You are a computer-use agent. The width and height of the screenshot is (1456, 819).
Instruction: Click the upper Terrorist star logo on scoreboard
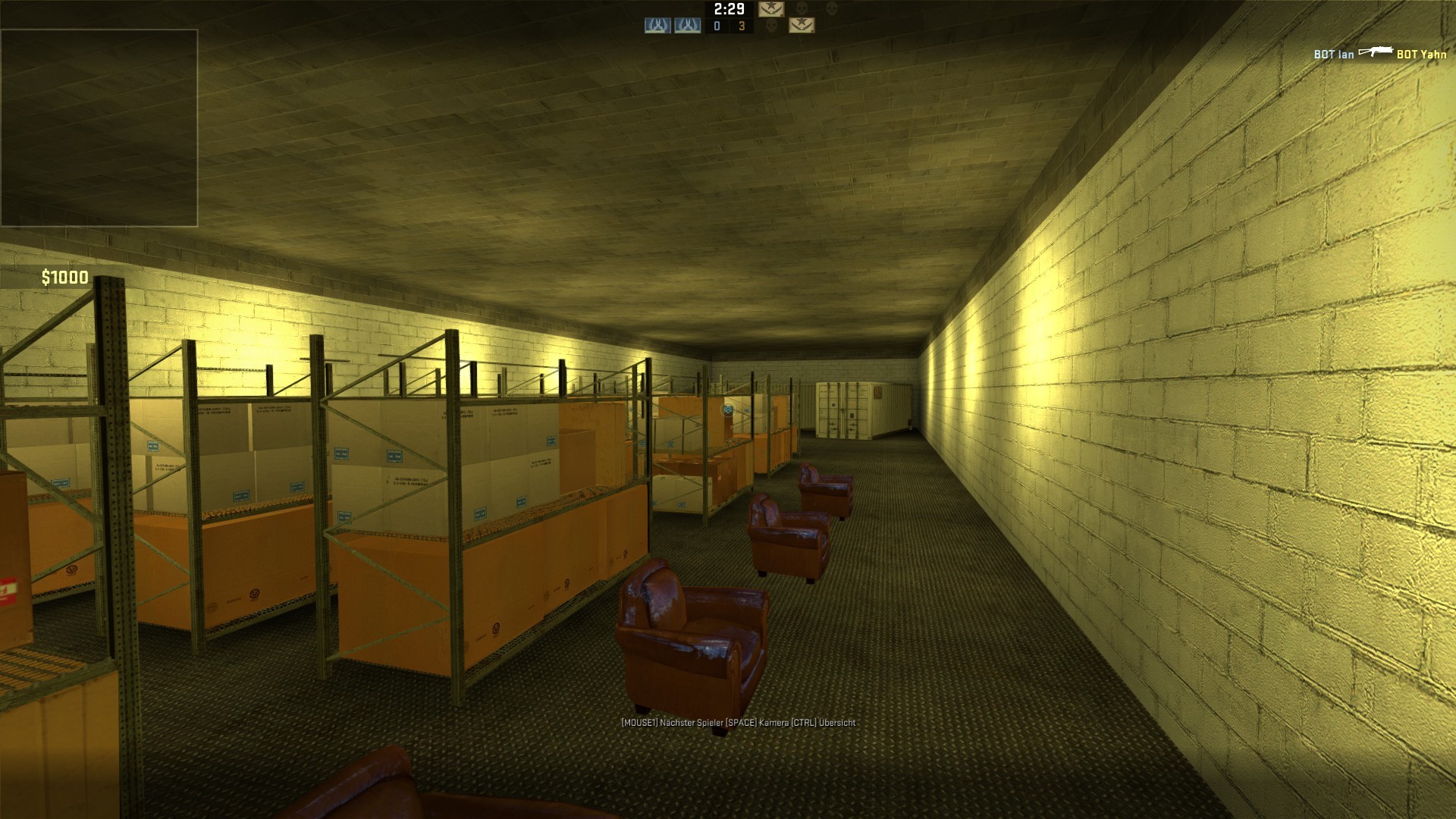coord(772,9)
